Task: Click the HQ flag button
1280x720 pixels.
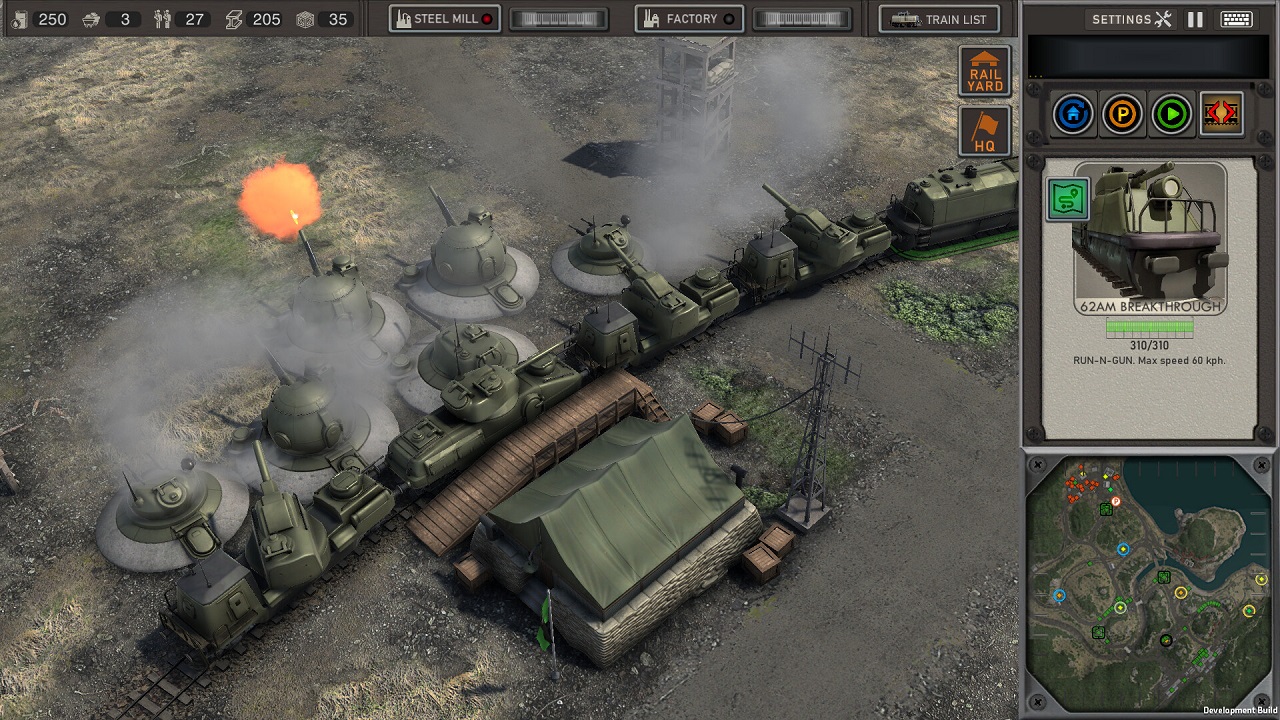Action: (984, 130)
